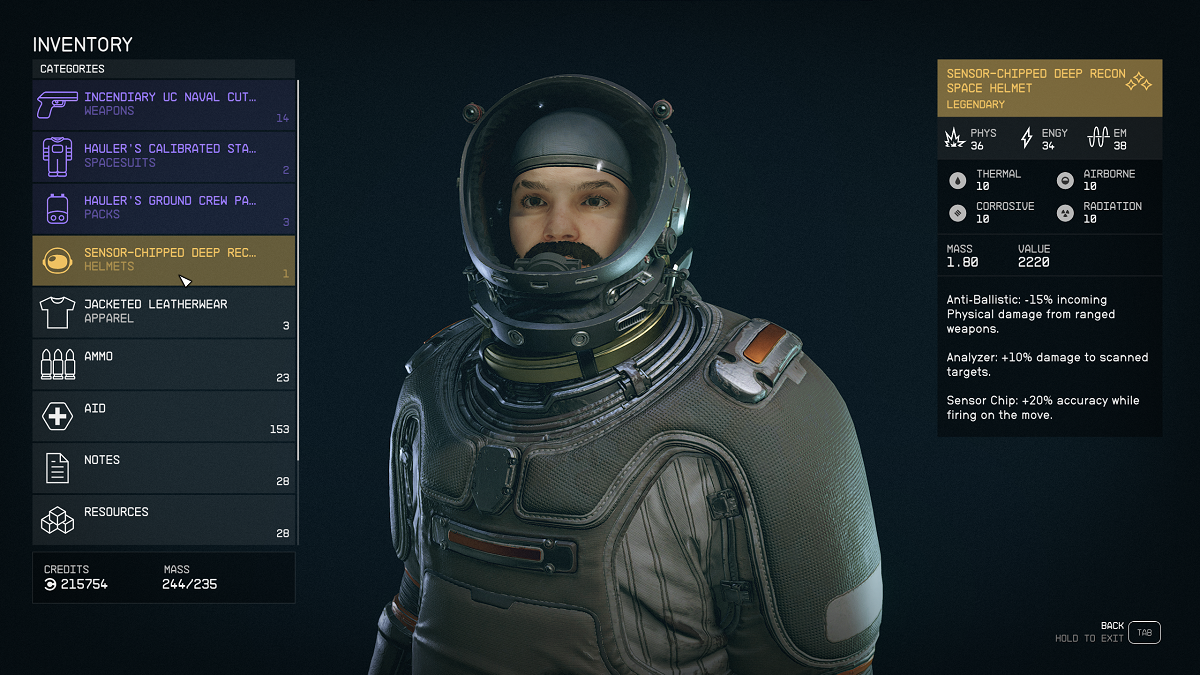
Task: Open the Weapons category
Action: tap(164, 104)
